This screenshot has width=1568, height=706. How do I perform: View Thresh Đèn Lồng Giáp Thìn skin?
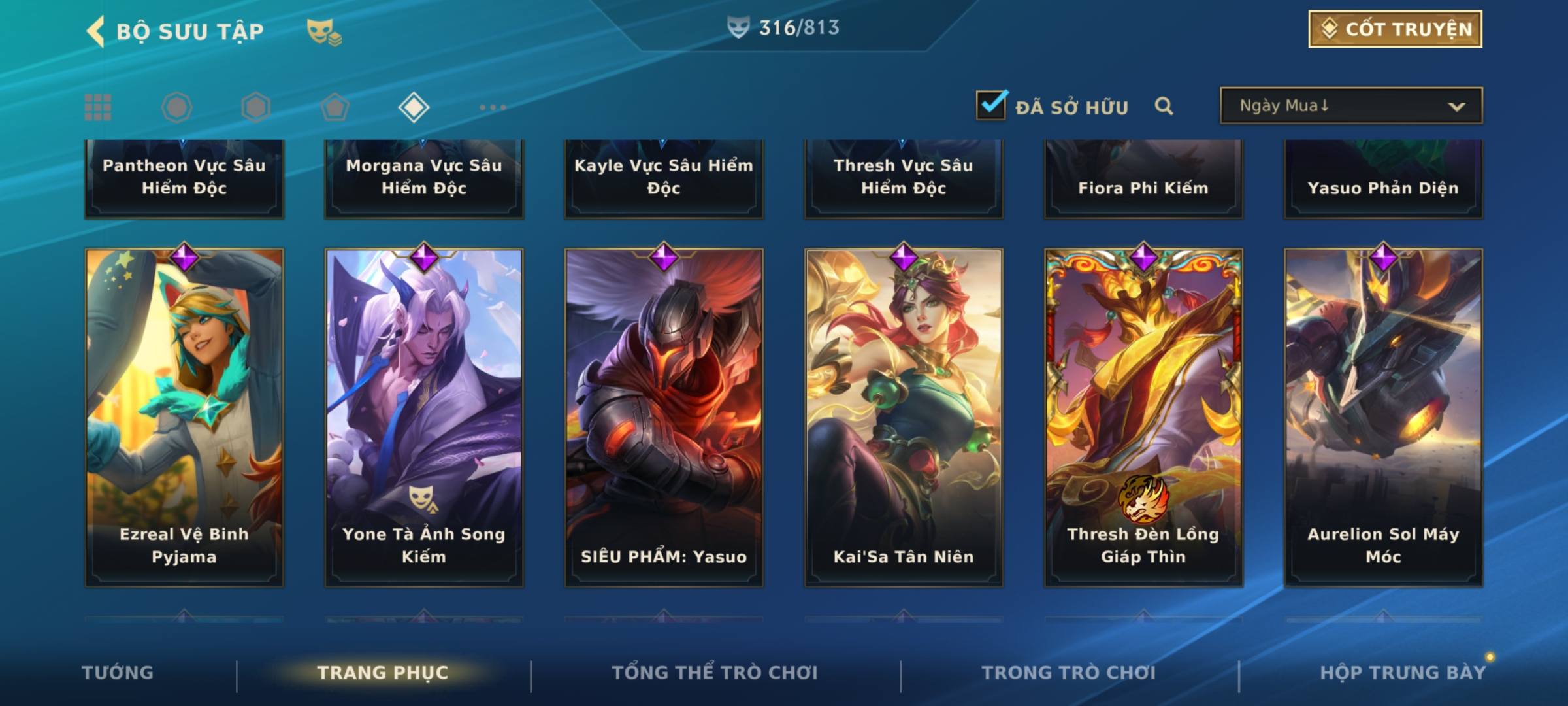pos(1143,417)
